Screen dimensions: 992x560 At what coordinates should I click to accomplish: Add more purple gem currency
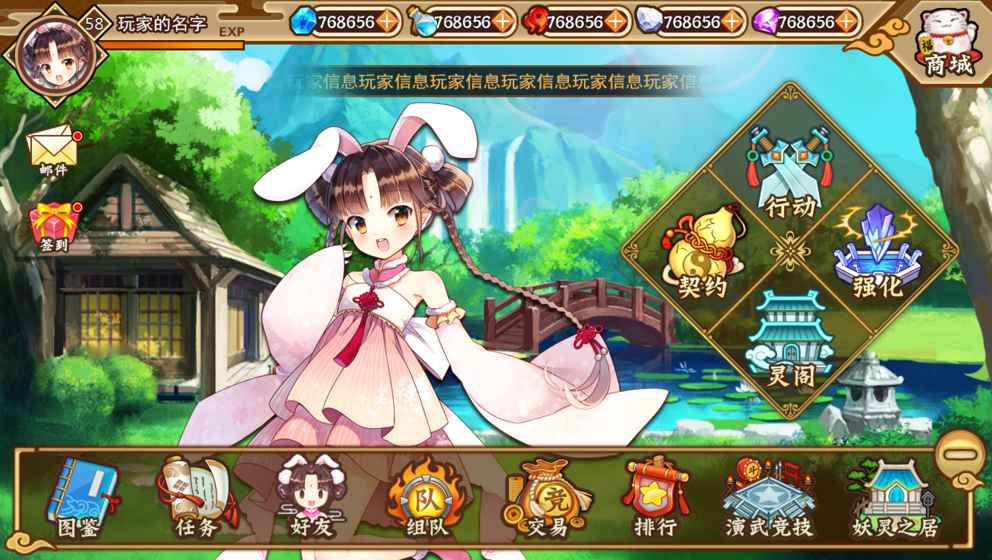pos(848,21)
